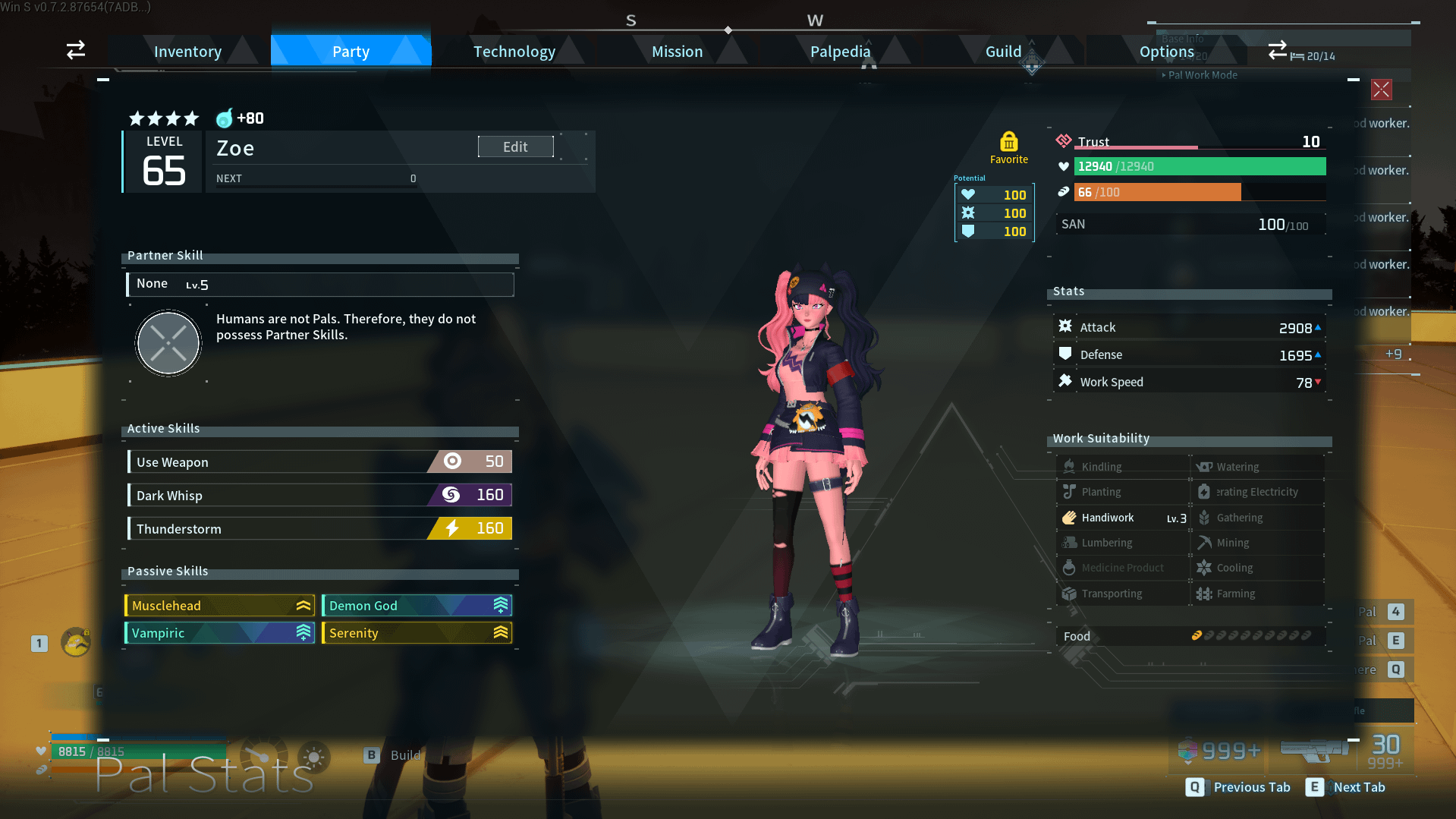Inspect the Demon God passive skill
The width and height of the screenshot is (1456, 819).
(x=417, y=606)
